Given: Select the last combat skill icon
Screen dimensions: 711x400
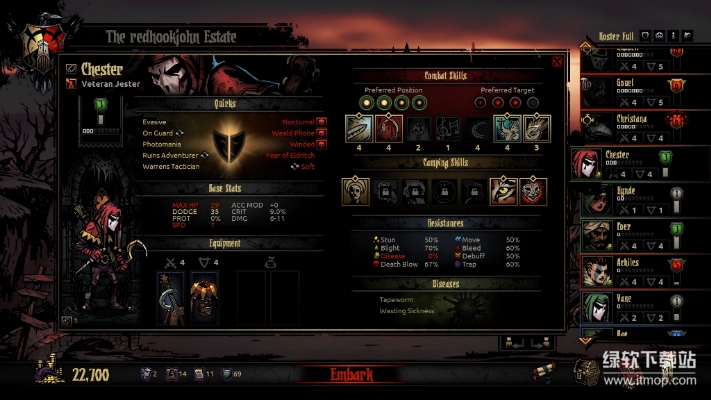Looking at the screenshot, I should (x=538, y=129).
